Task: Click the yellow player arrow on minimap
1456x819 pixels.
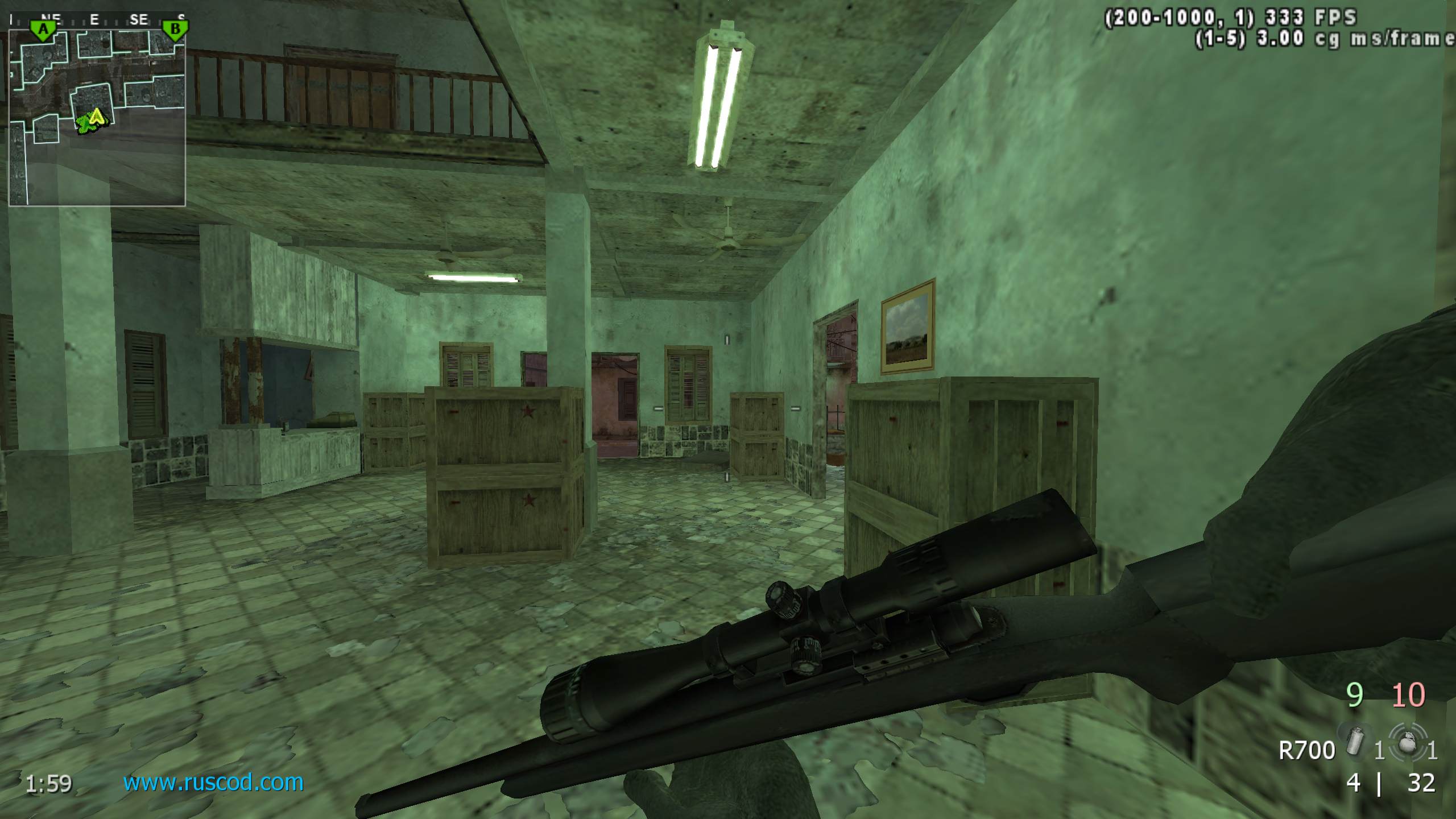Action: coord(97,117)
